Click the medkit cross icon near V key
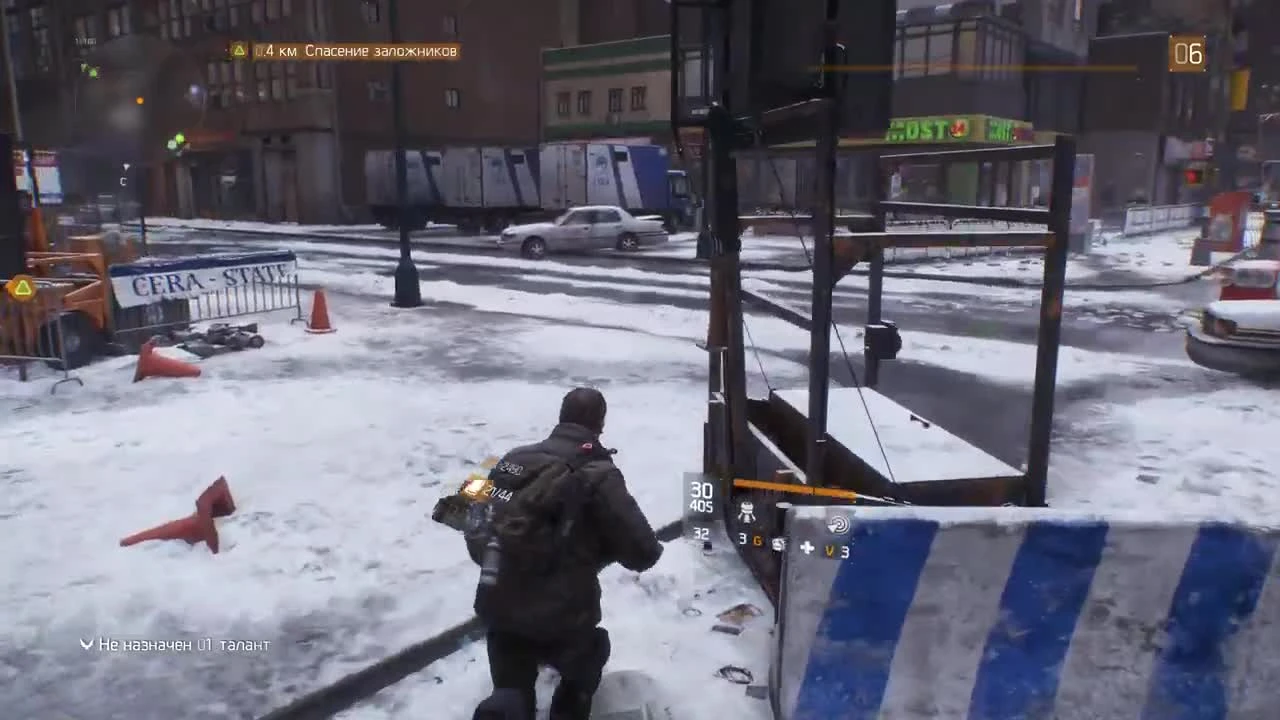Viewport: 1280px width, 720px height. [807, 548]
